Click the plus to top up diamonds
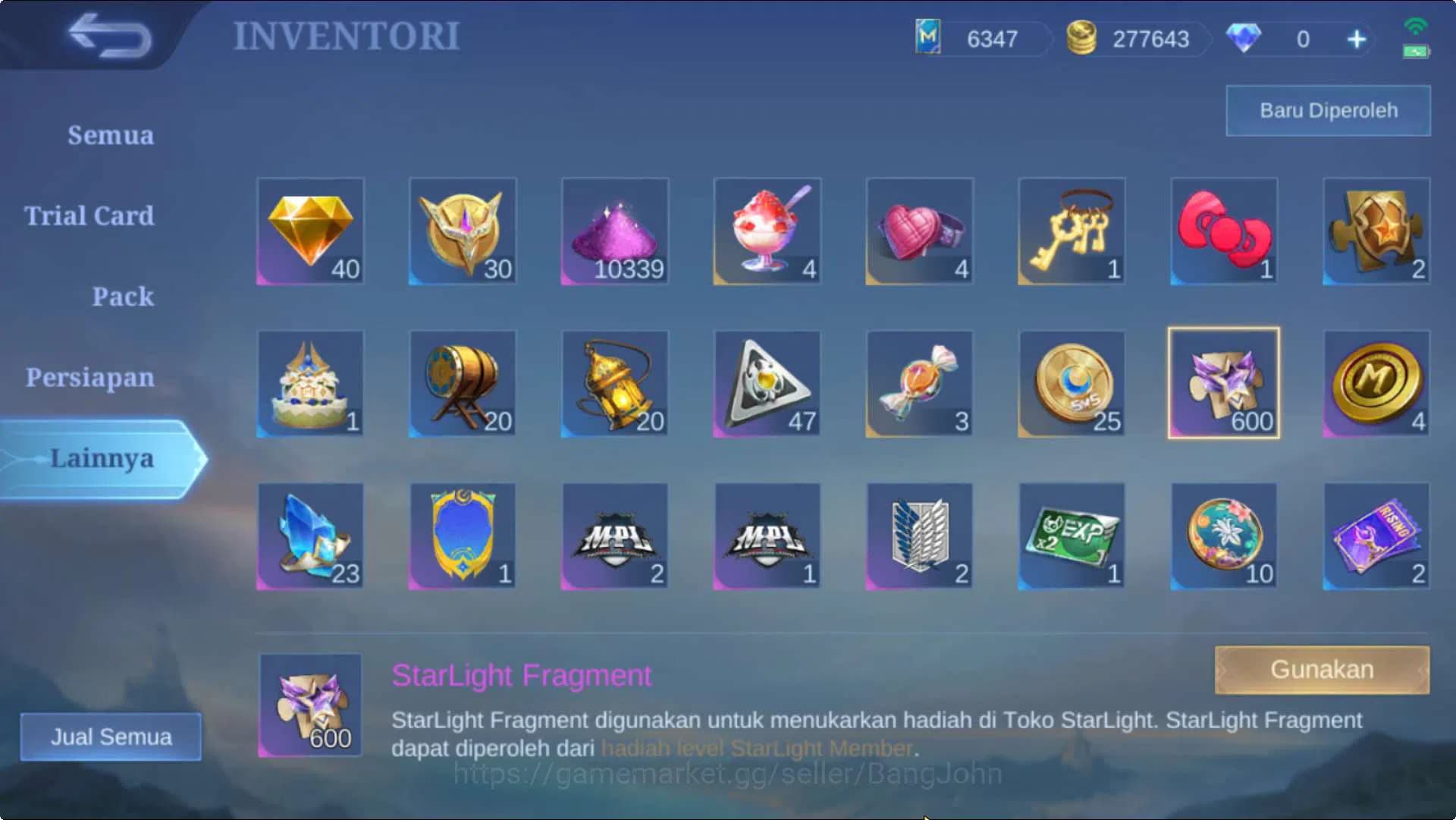 click(1357, 39)
